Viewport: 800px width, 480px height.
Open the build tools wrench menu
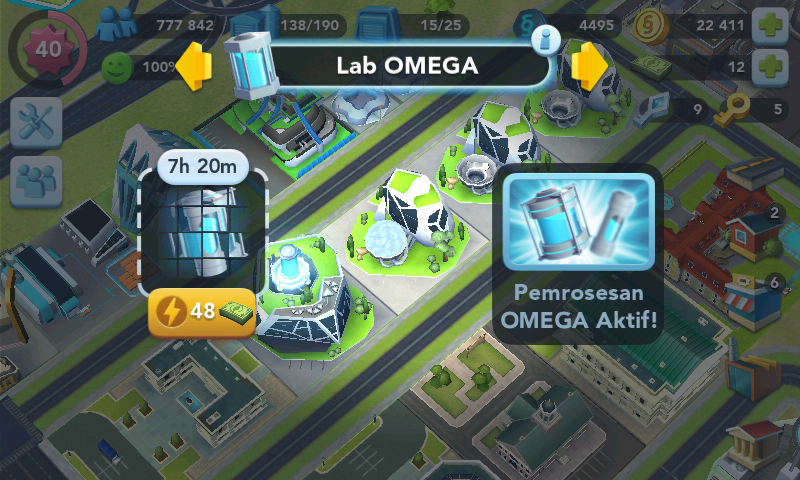coord(37,122)
